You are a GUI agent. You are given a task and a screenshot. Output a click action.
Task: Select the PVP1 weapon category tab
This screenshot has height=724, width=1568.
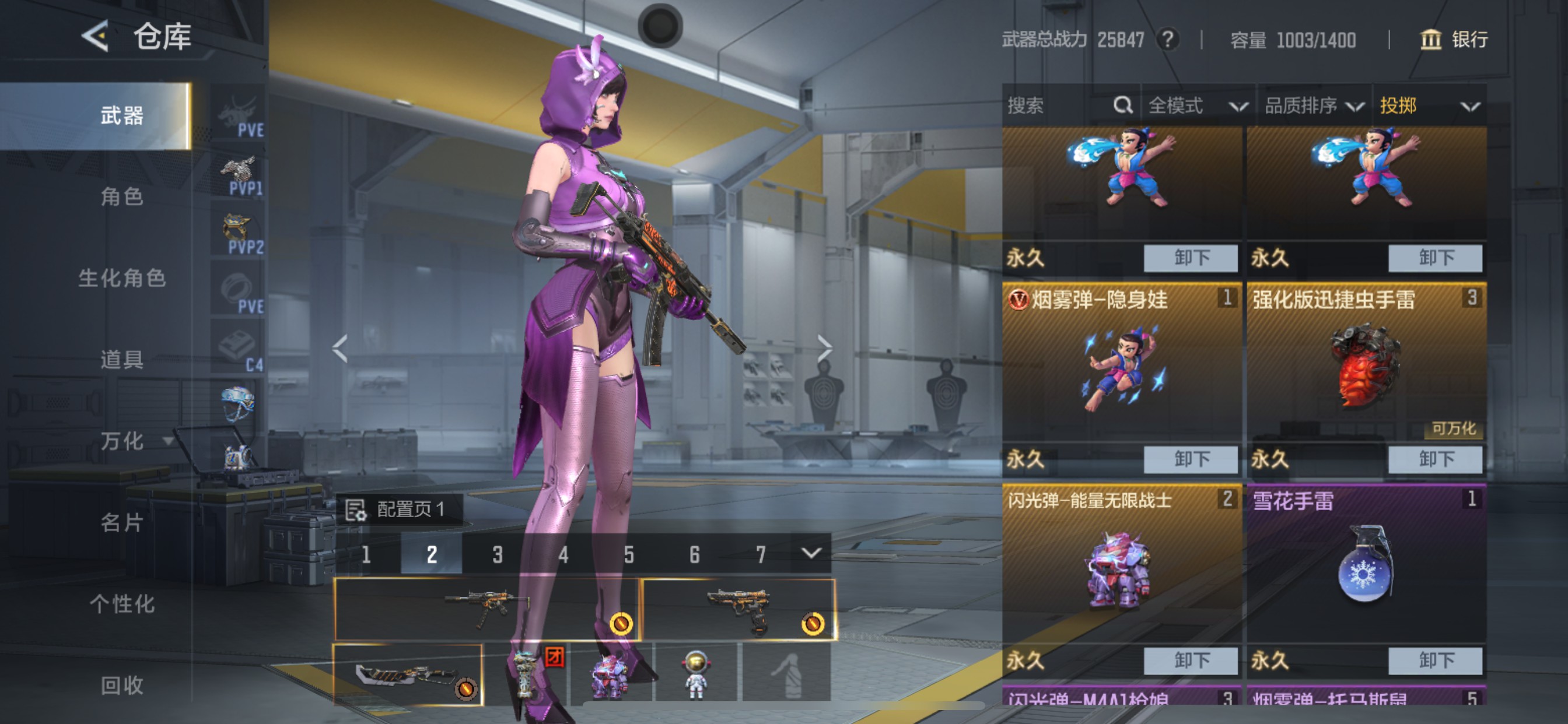pos(239,176)
